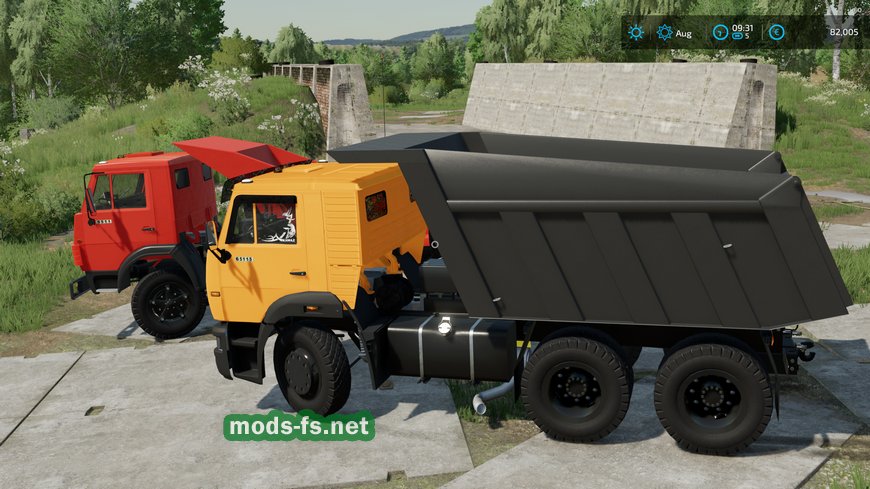Select the game clock icon
Screen dimensions: 870x489
pos(719,32)
